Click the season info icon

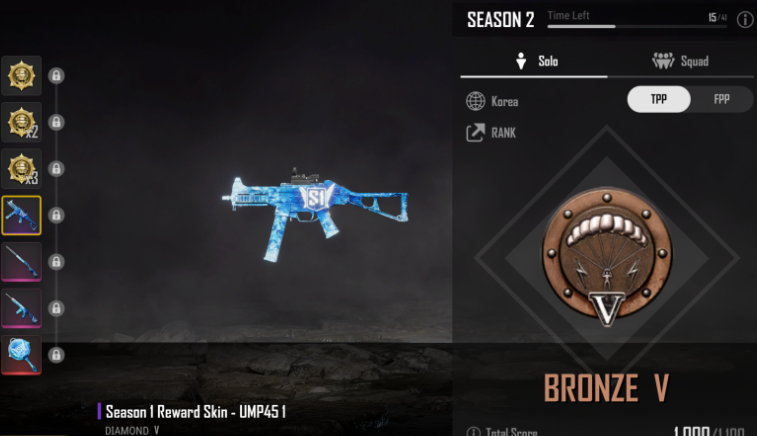click(744, 19)
